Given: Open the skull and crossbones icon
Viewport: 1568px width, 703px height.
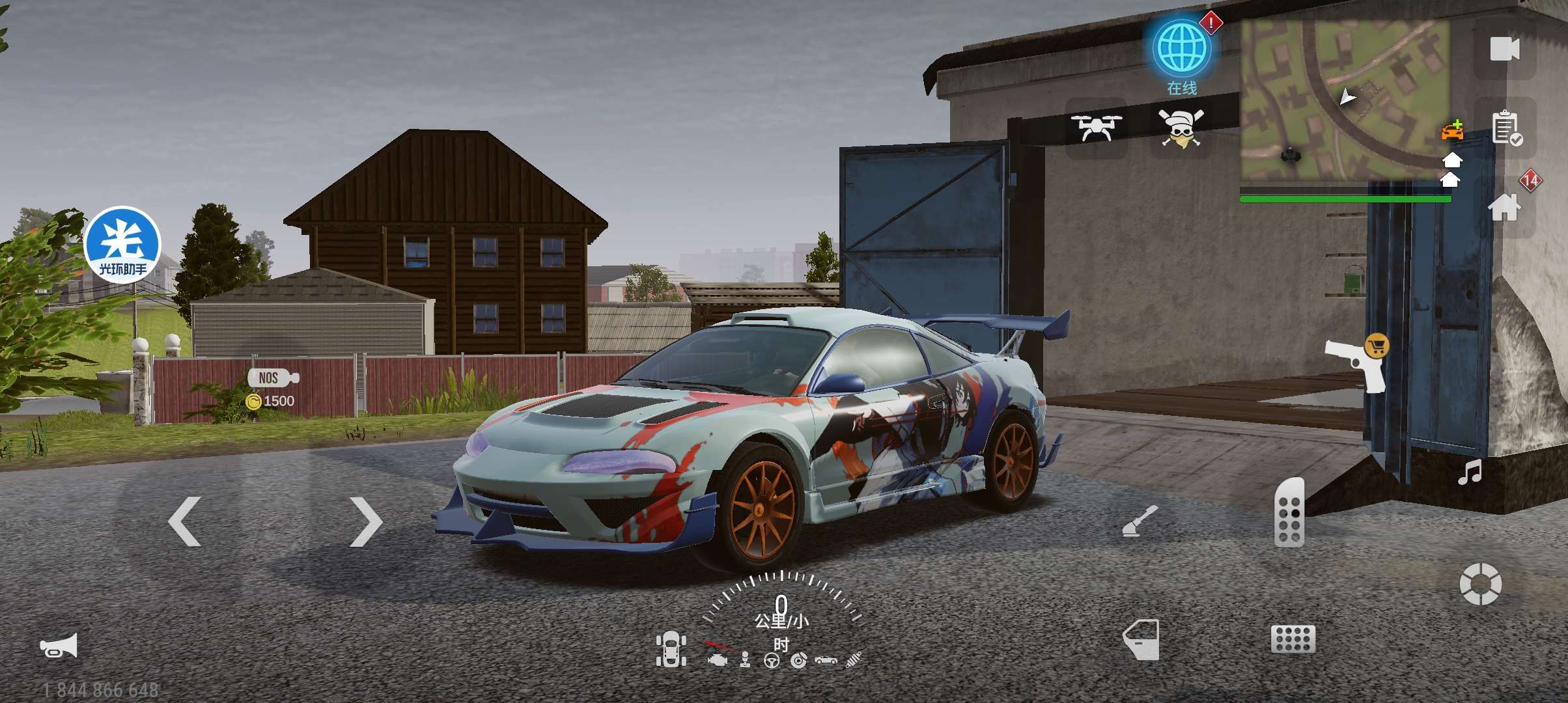Looking at the screenshot, I should tap(1180, 128).
